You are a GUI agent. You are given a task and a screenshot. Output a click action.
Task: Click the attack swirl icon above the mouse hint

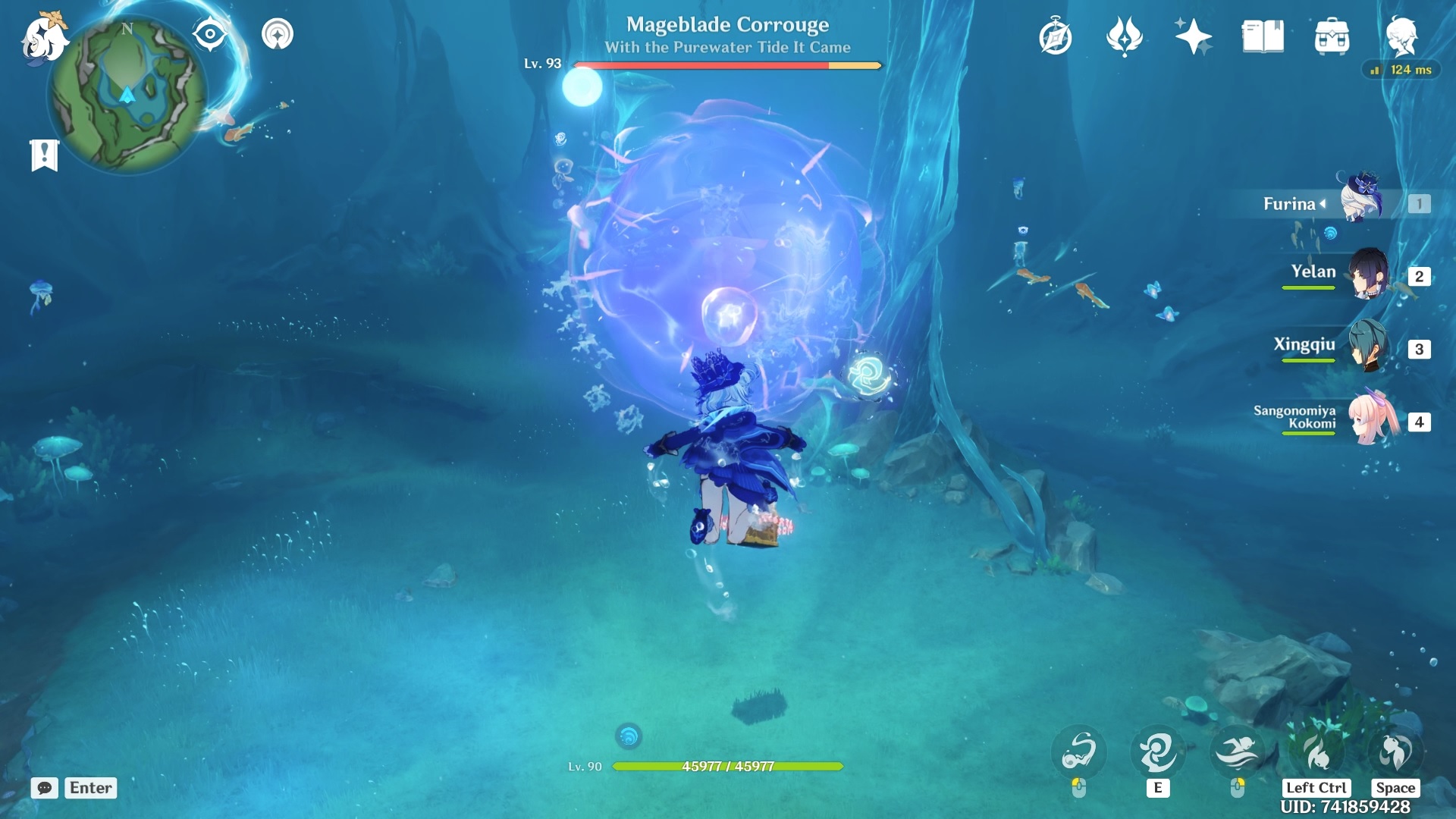coord(1080,752)
